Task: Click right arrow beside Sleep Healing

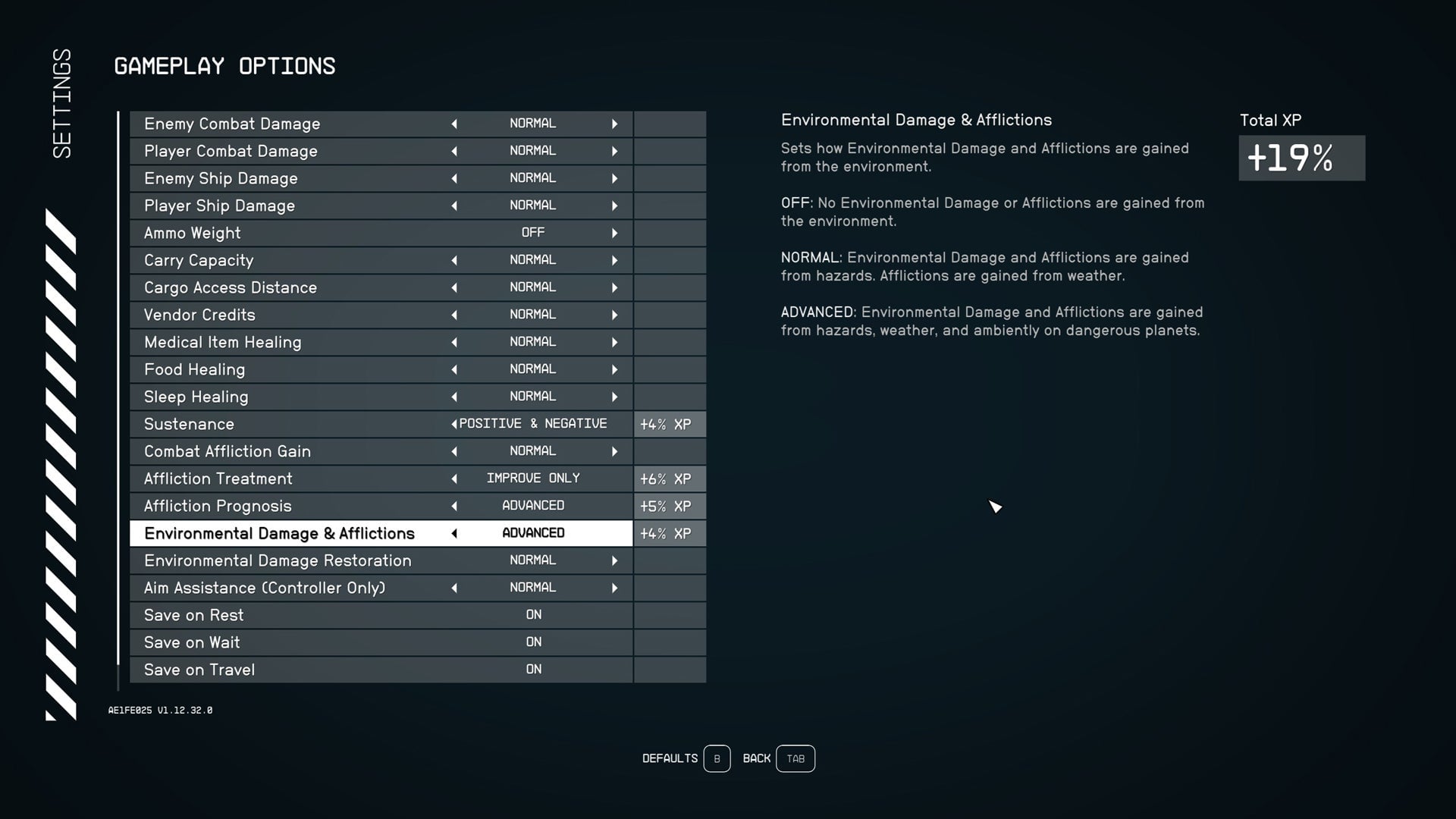Action: (x=614, y=397)
